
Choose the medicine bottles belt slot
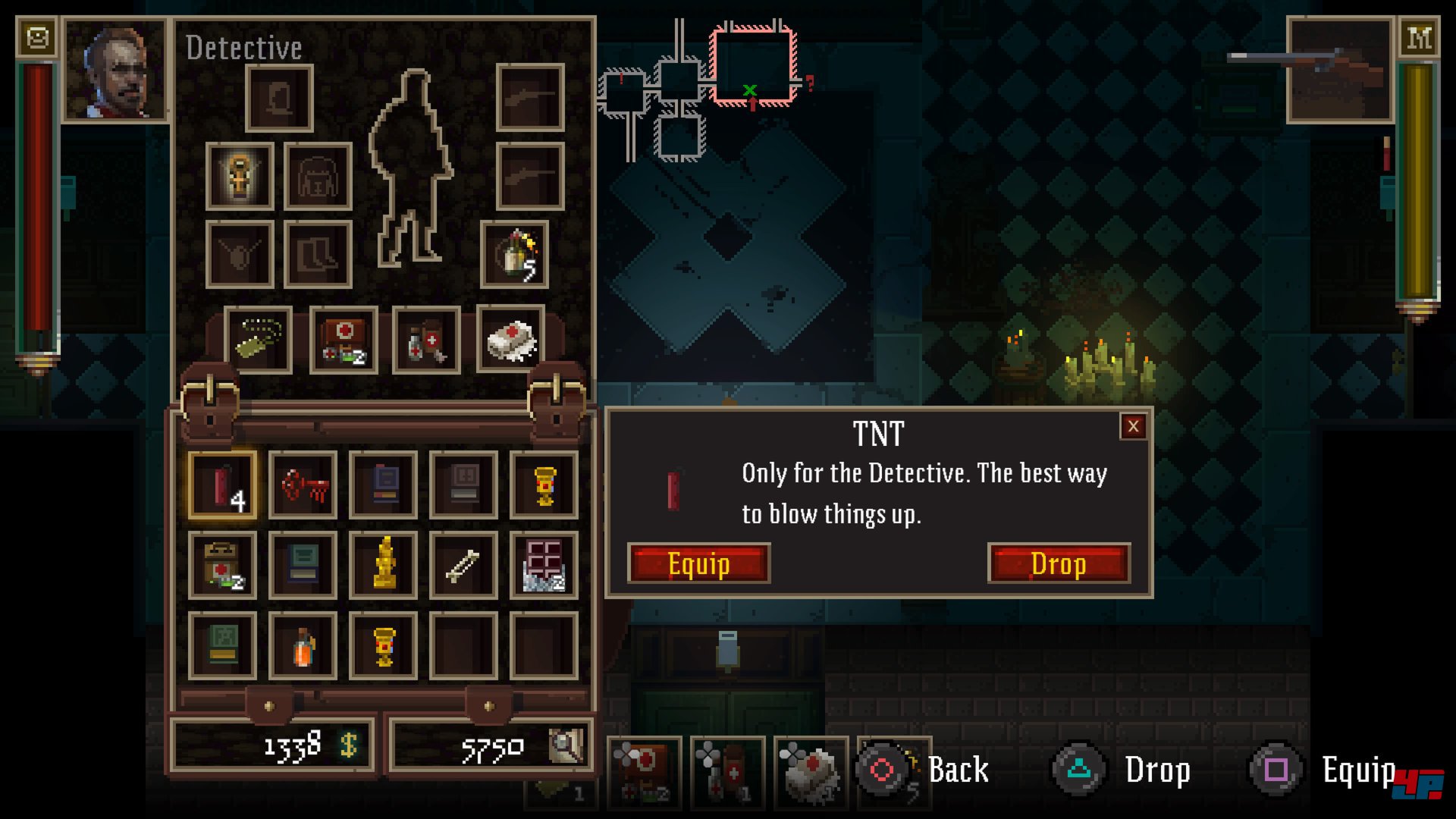426,340
